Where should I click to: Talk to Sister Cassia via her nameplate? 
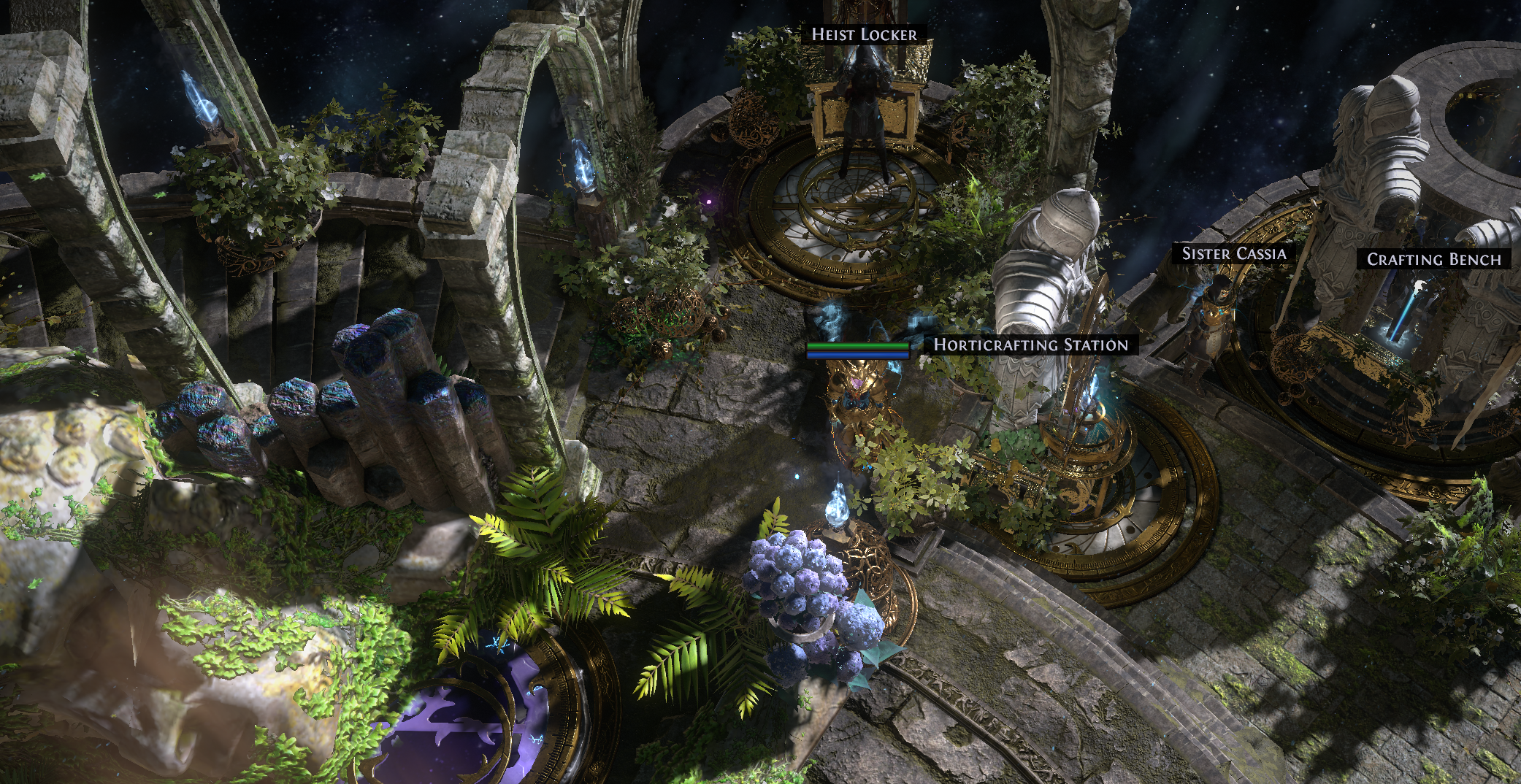click(1233, 253)
